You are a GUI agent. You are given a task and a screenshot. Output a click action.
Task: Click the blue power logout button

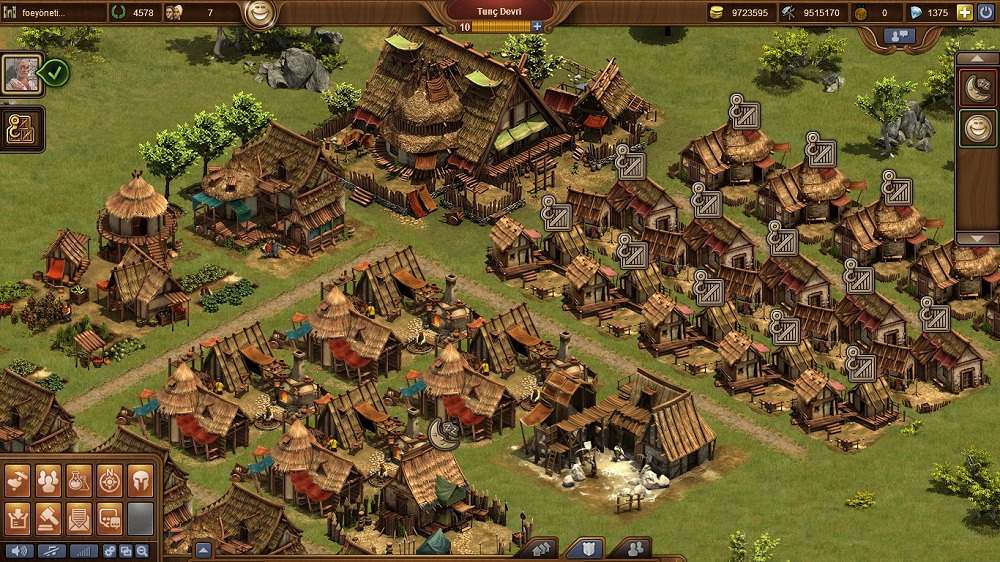(985, 12)
